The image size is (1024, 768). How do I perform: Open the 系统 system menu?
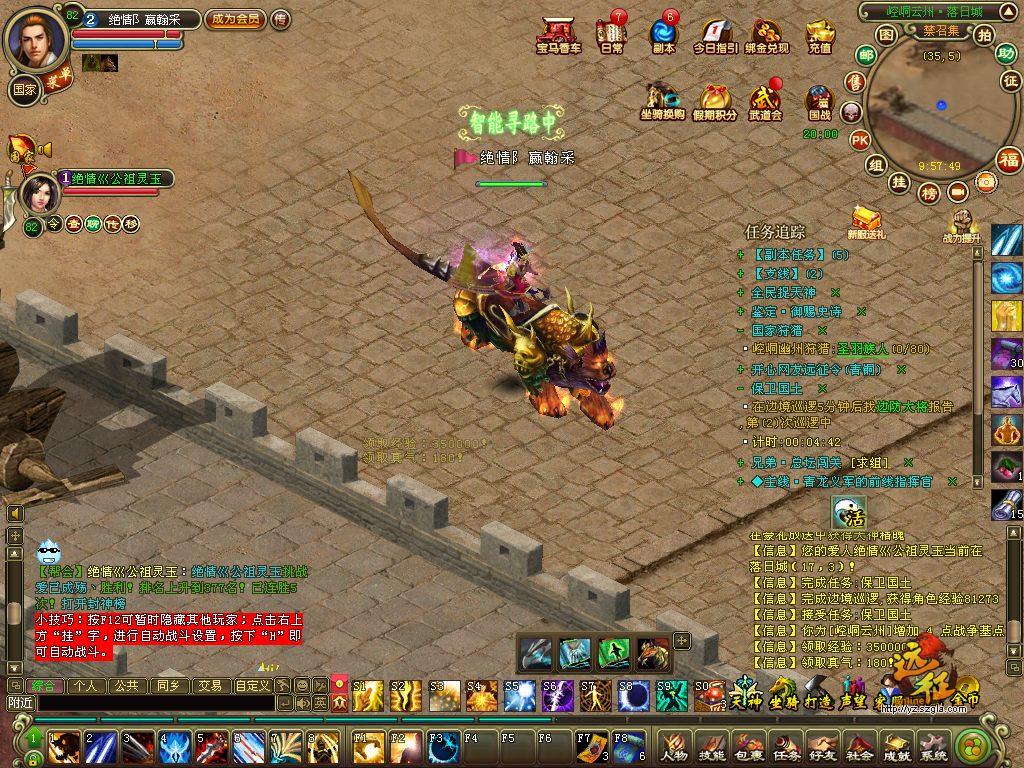[x=933, y=746]
